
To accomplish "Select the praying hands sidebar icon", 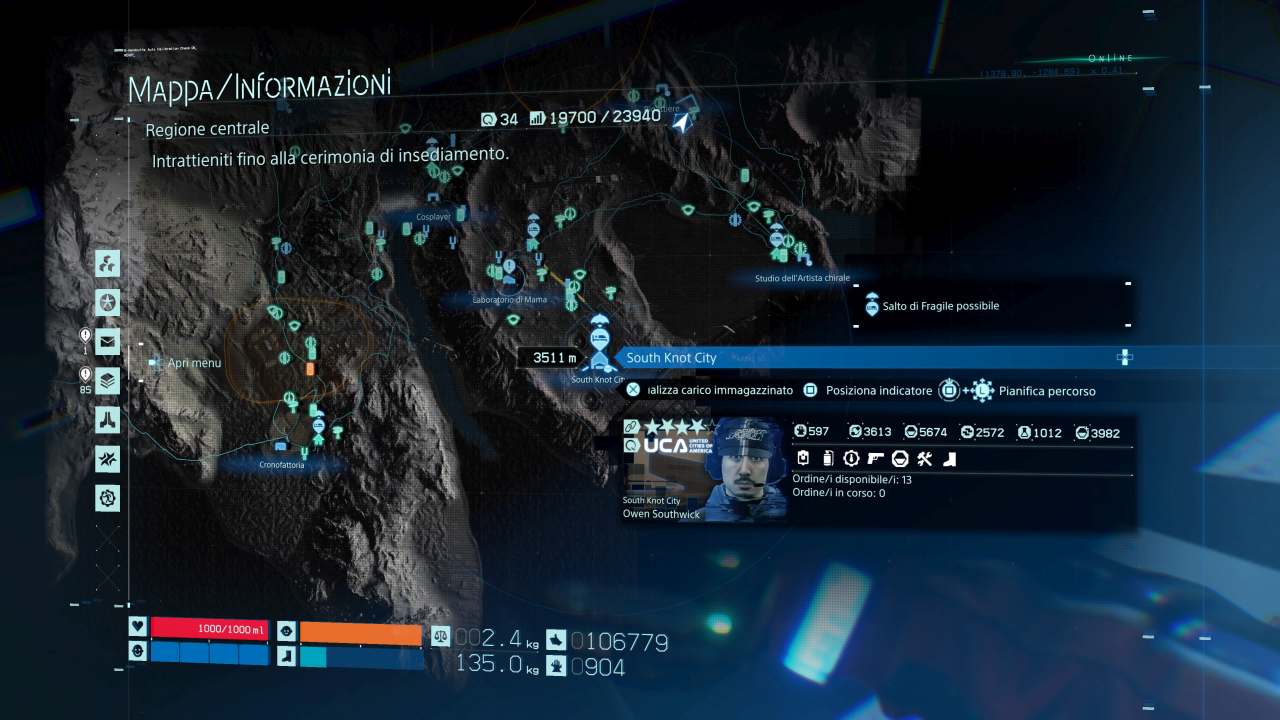I will pyautogui.click(x=108, y=420).
